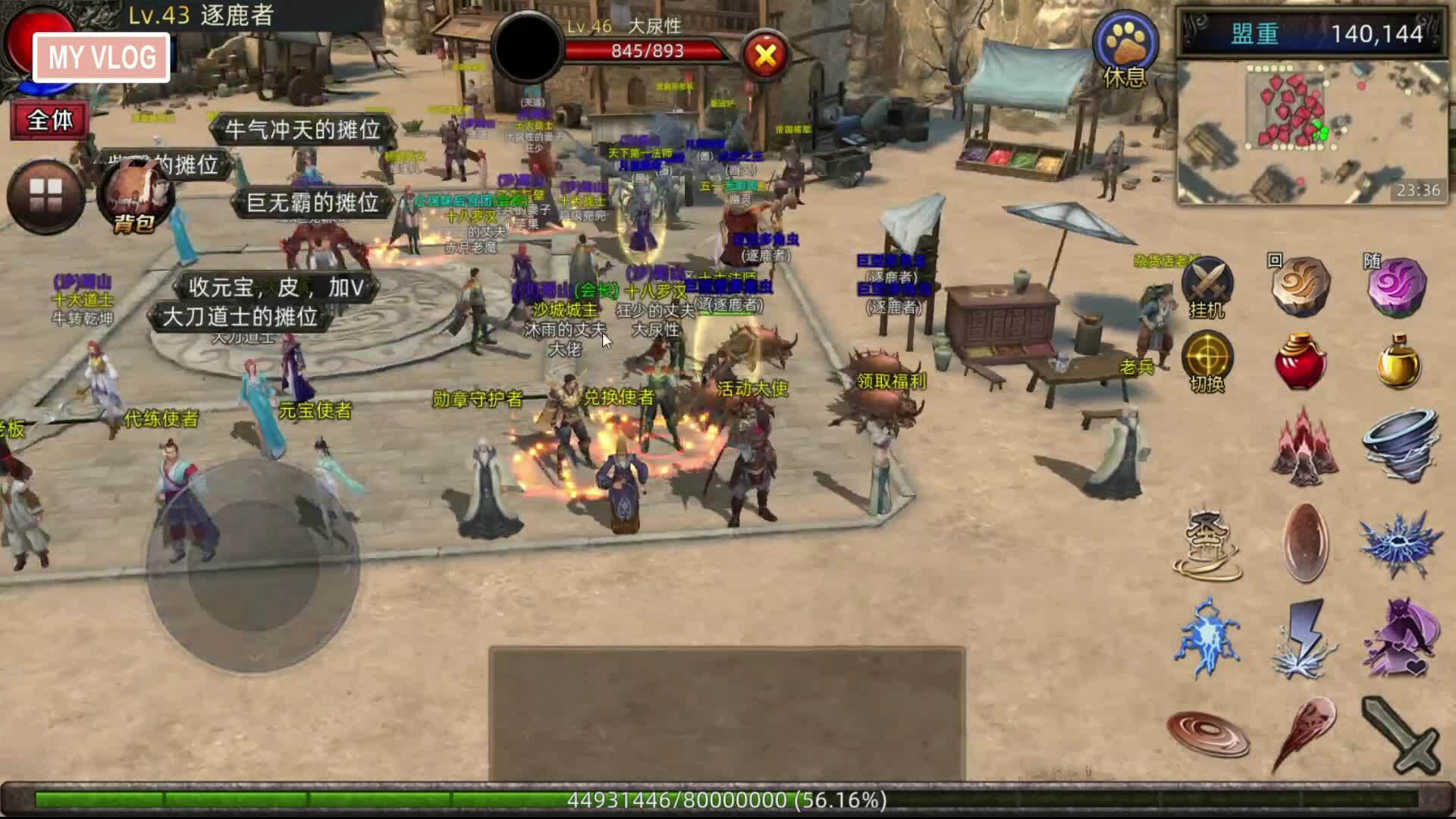Click the MY VLOG overlay badge

tap(102, 58)
